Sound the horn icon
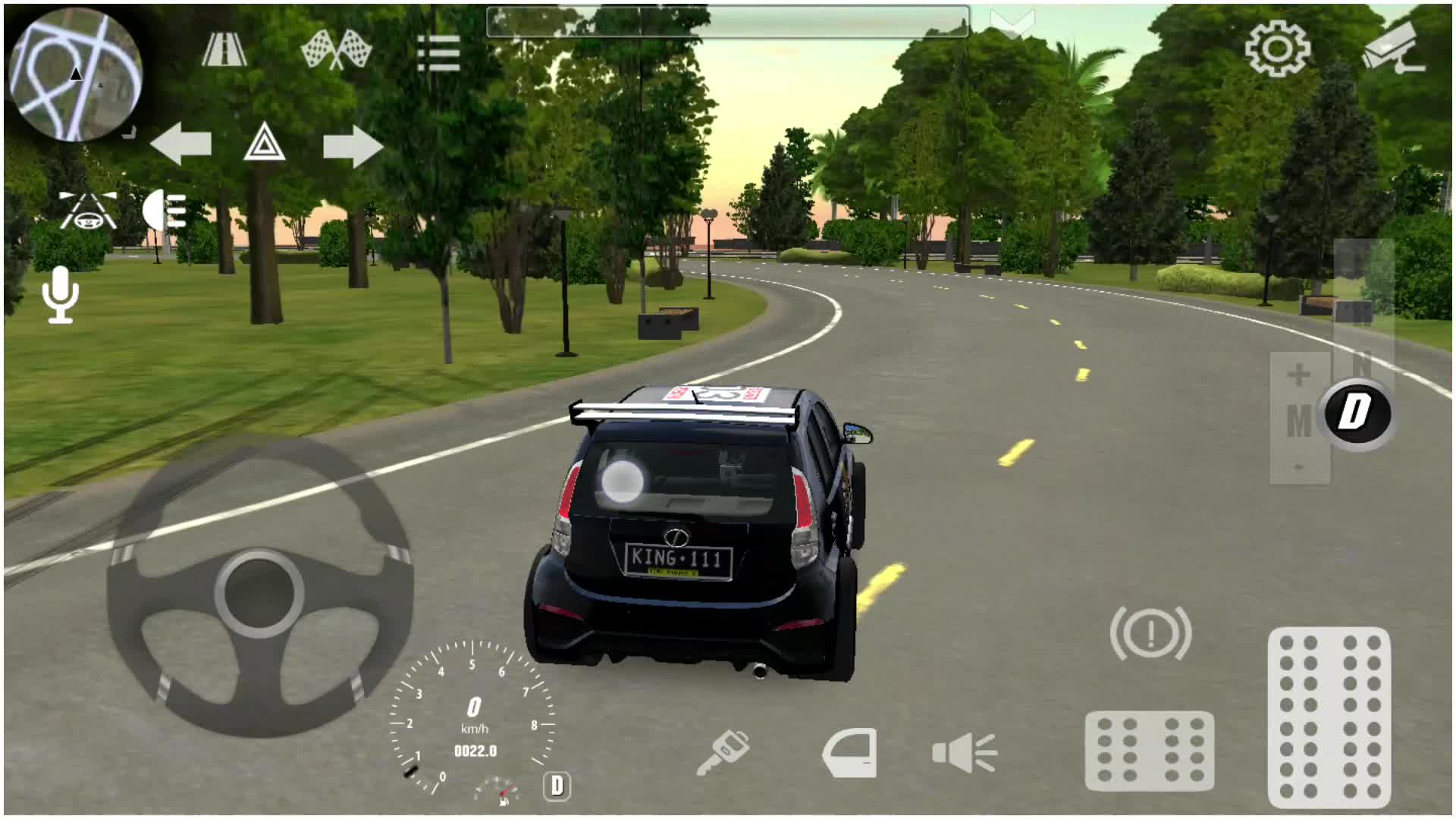This screenshot has height=819, width=1456. tap(965, 752)
